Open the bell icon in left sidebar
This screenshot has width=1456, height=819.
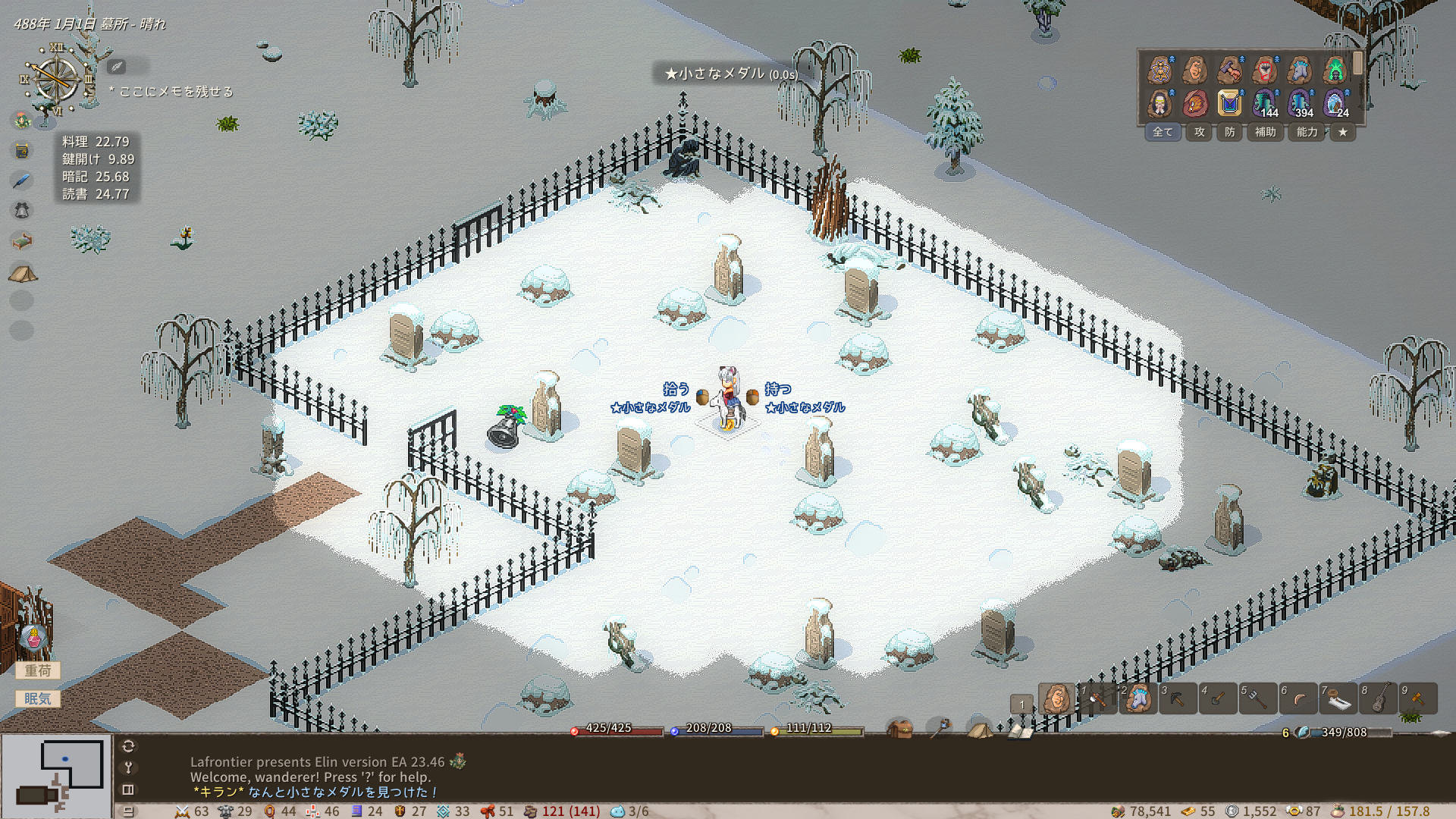pos(22,211)
